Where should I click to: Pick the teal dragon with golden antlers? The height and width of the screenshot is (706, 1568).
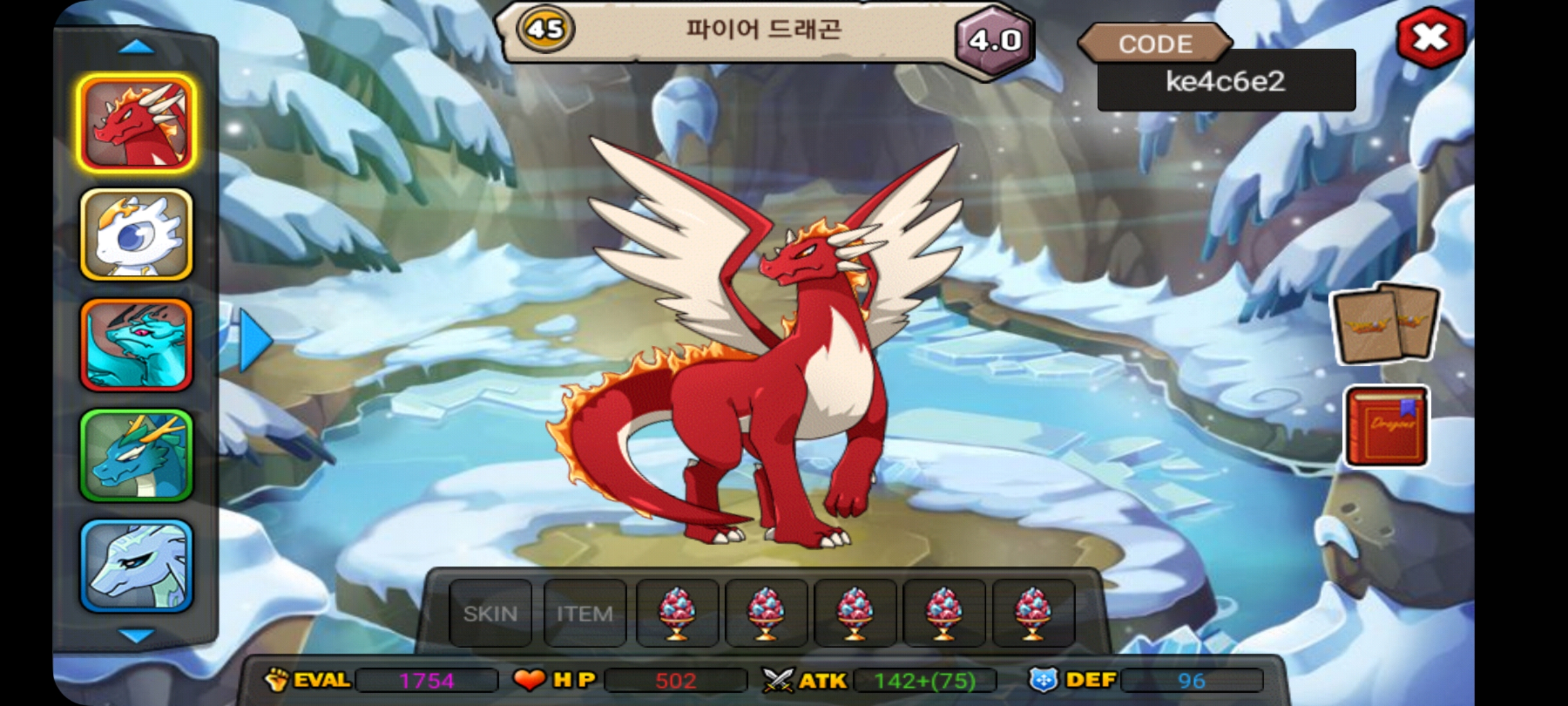[137, 455]
